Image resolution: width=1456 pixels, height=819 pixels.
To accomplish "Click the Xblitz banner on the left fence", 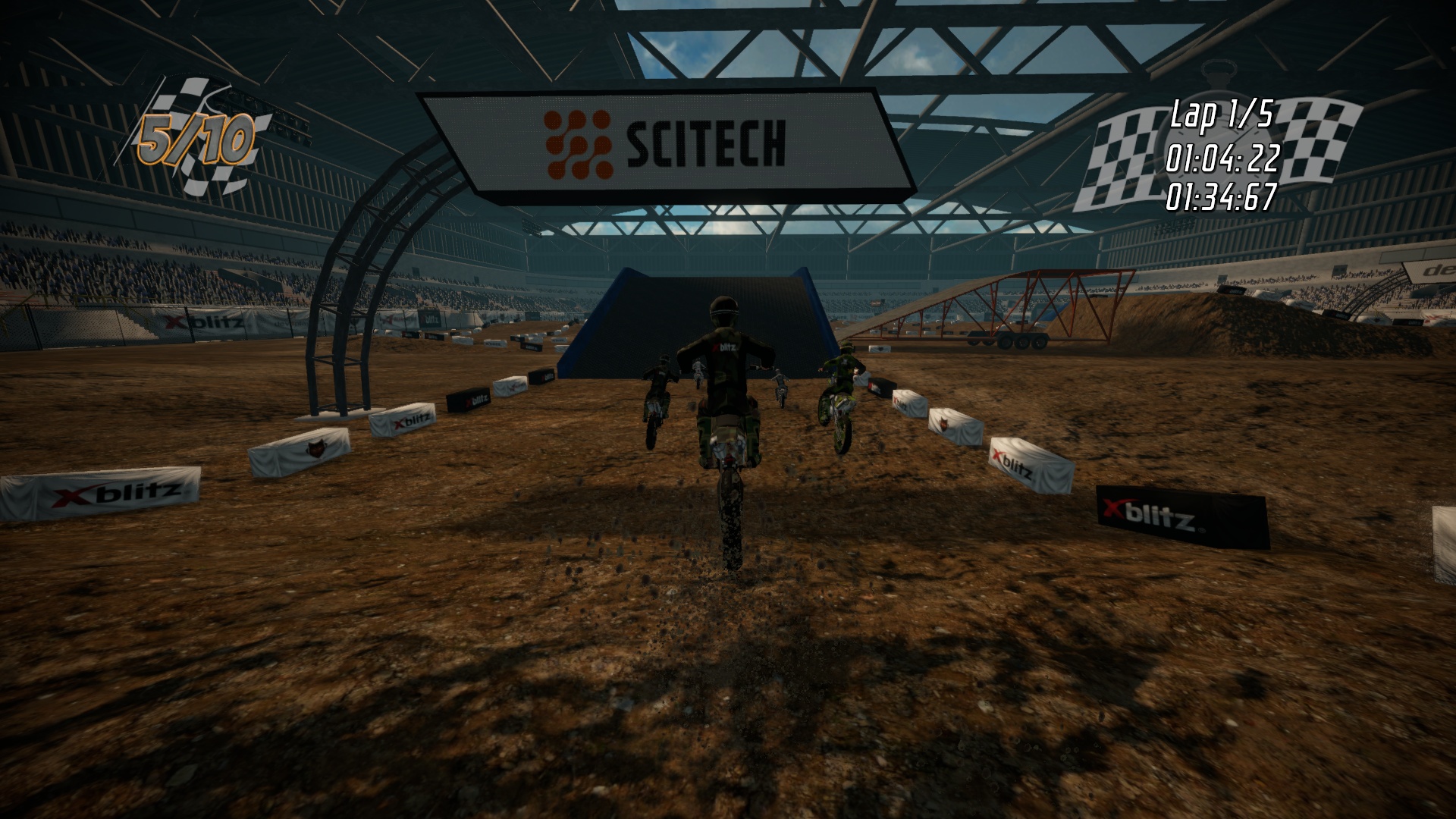I will [201, 322].
